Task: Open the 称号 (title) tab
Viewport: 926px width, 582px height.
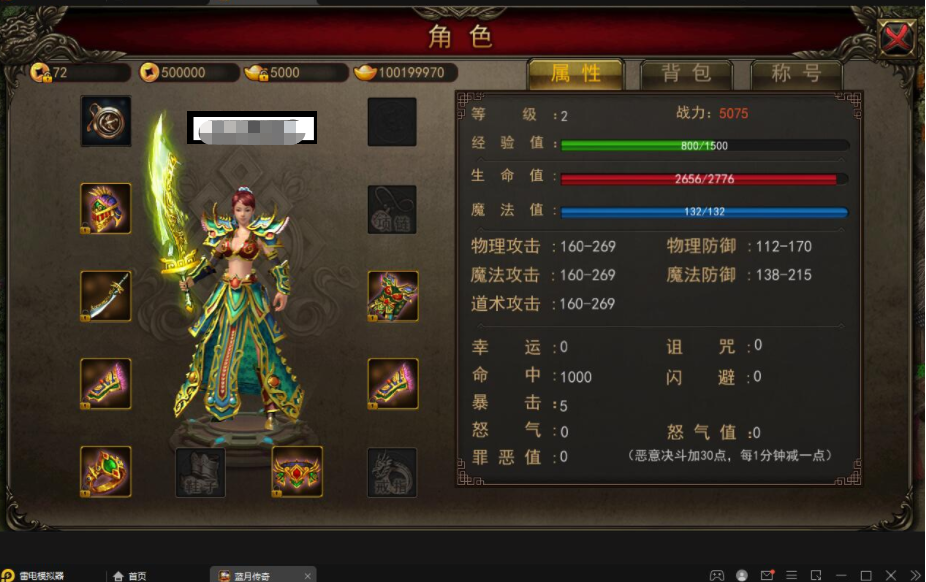Action: pyautogui.click(x=797, y=73)
